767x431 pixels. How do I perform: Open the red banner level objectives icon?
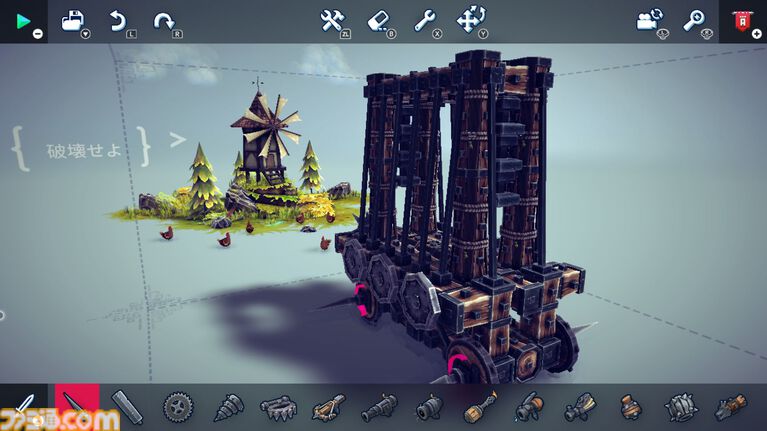click(742, 20)
